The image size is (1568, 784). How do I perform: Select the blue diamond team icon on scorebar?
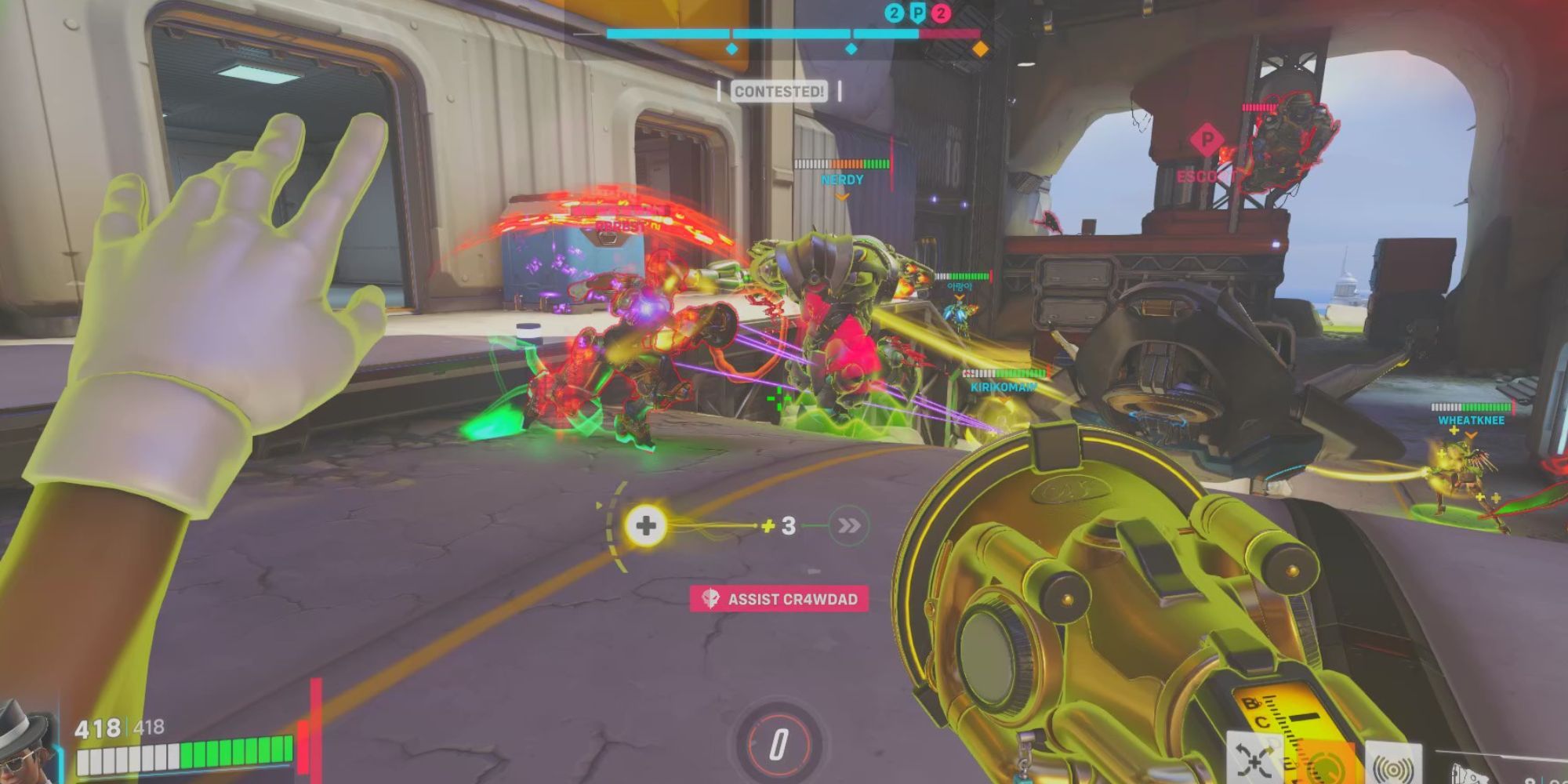click(731, 47)
